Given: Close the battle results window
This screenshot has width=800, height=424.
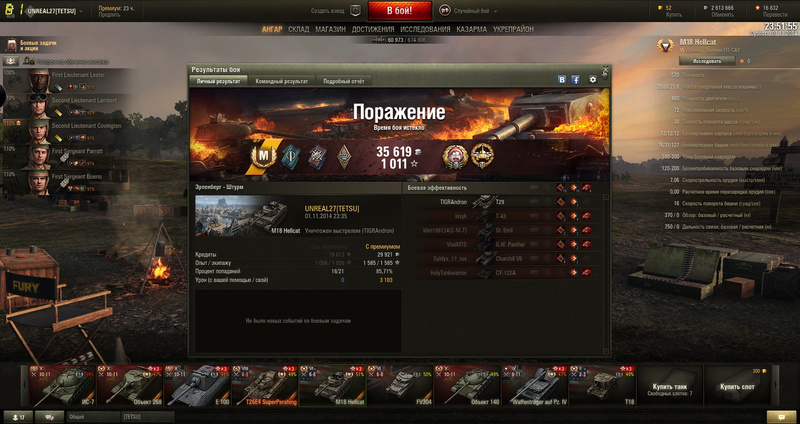Looking at the screenshot, I should (x=603, y=69).
